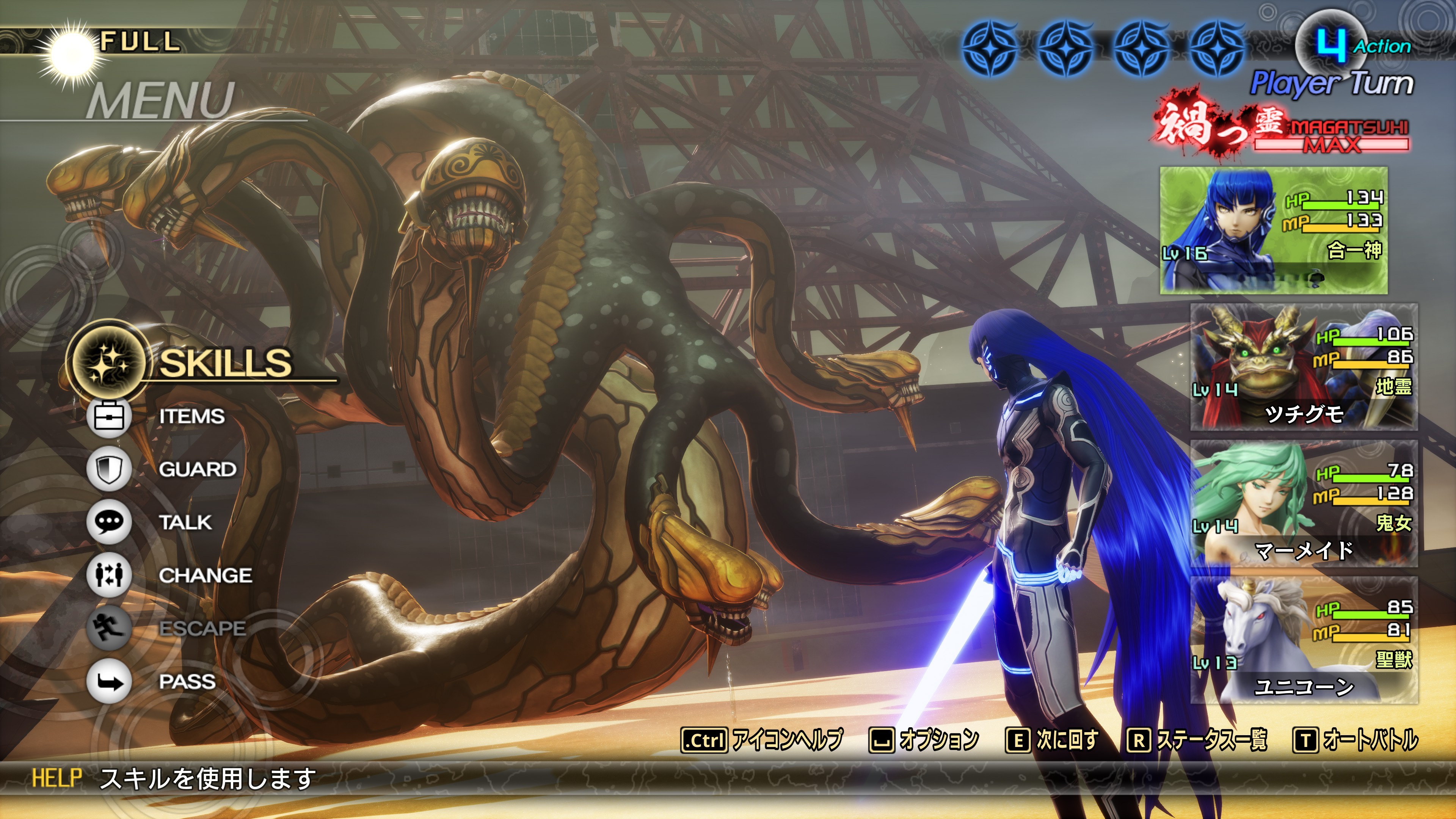Open the ITEMS command

(x=191, y=417)
